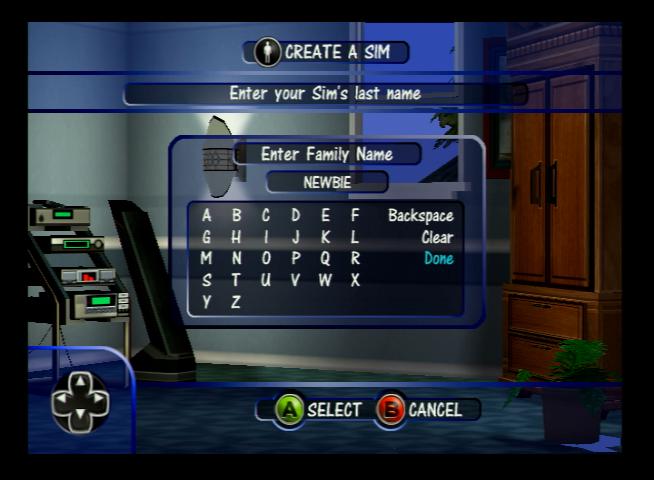The width and height of the screenshot is (654, 480).
Task: Select the letter Q key
Action: [325, 258]
